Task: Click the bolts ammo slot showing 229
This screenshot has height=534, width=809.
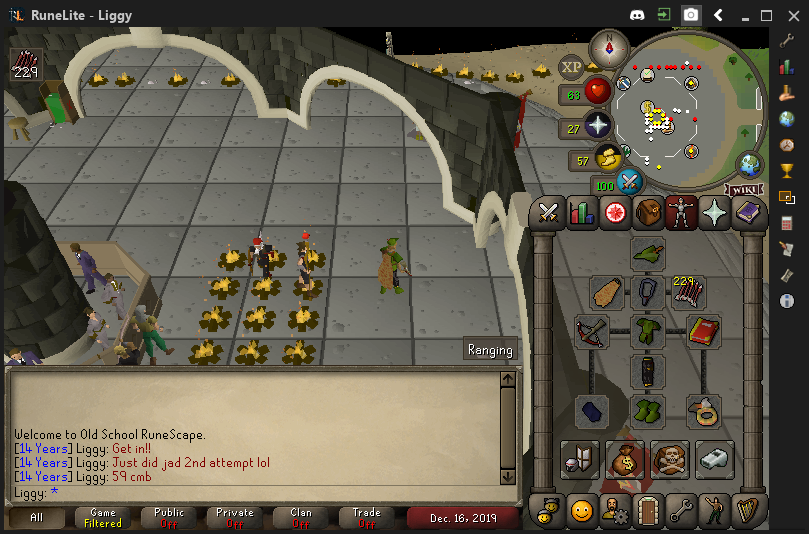Action: tap(689, 293)
